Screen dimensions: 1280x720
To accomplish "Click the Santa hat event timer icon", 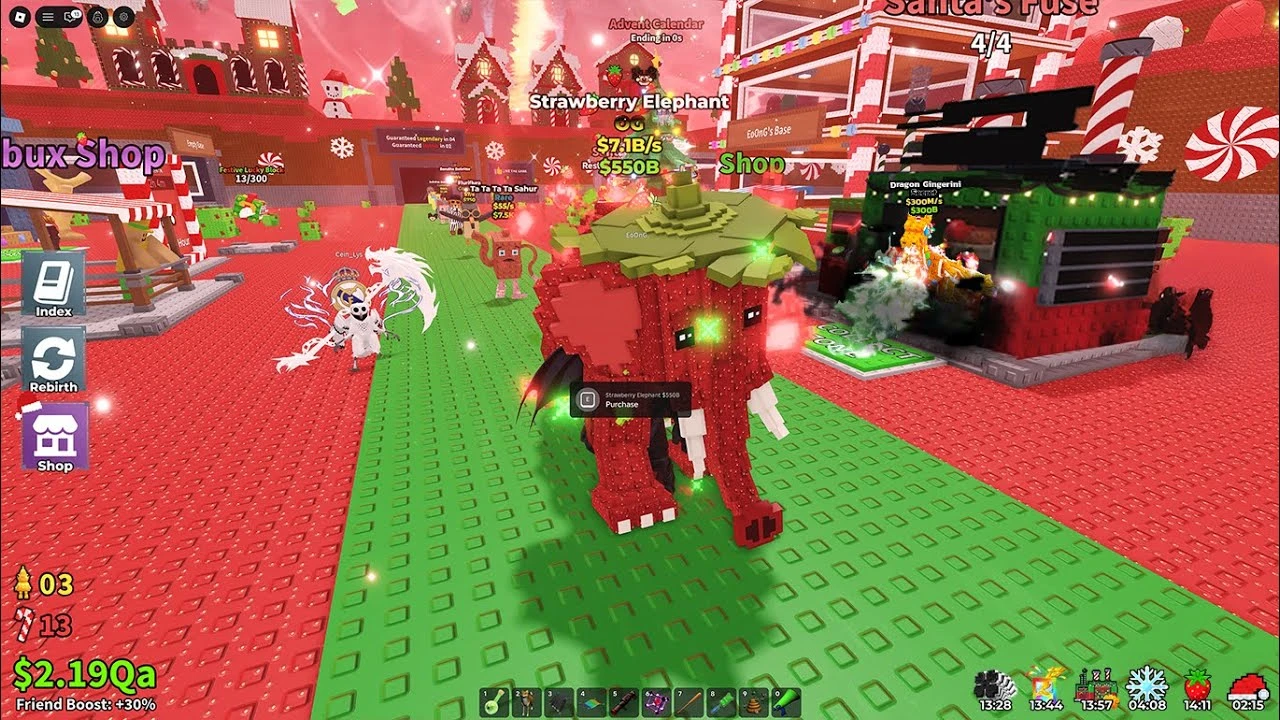I will (1247, 685).
